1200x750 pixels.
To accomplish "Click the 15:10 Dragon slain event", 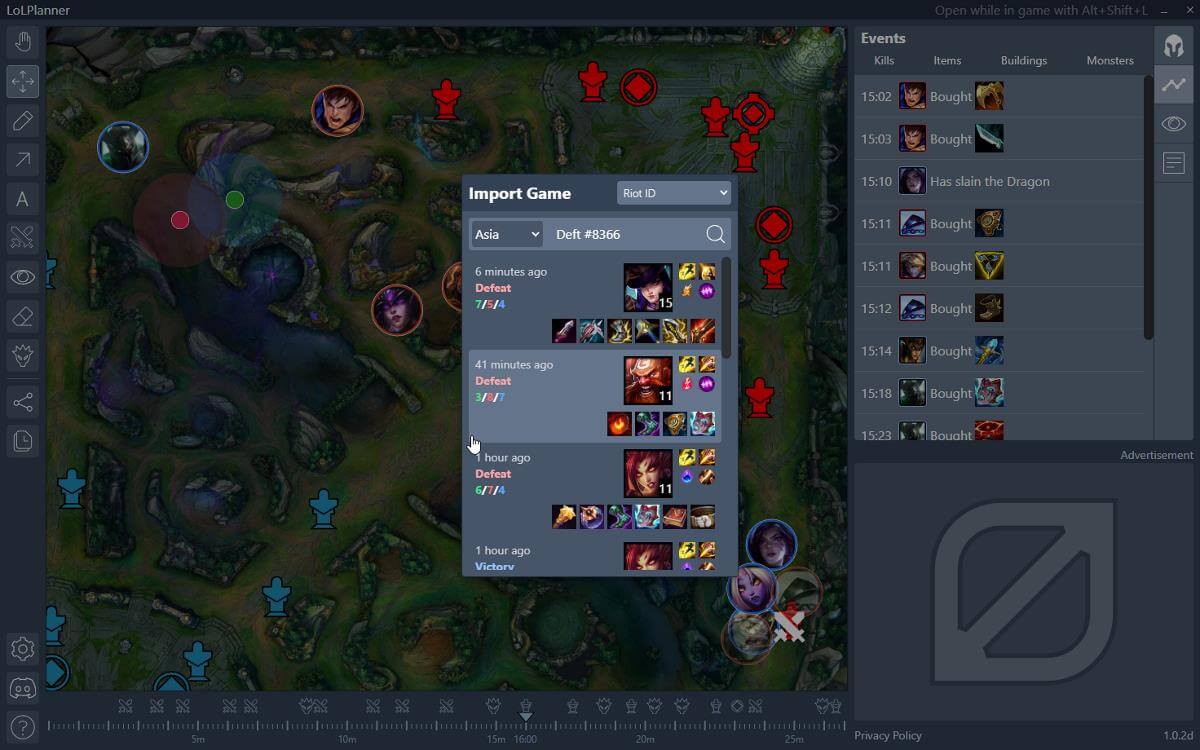I will 1000,182.
